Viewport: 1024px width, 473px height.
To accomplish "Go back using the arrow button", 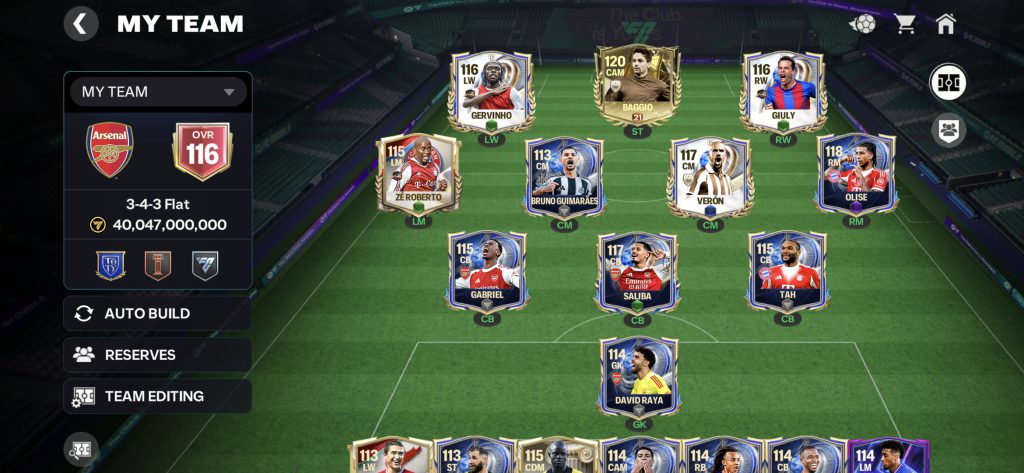I will tap(81, 24).
